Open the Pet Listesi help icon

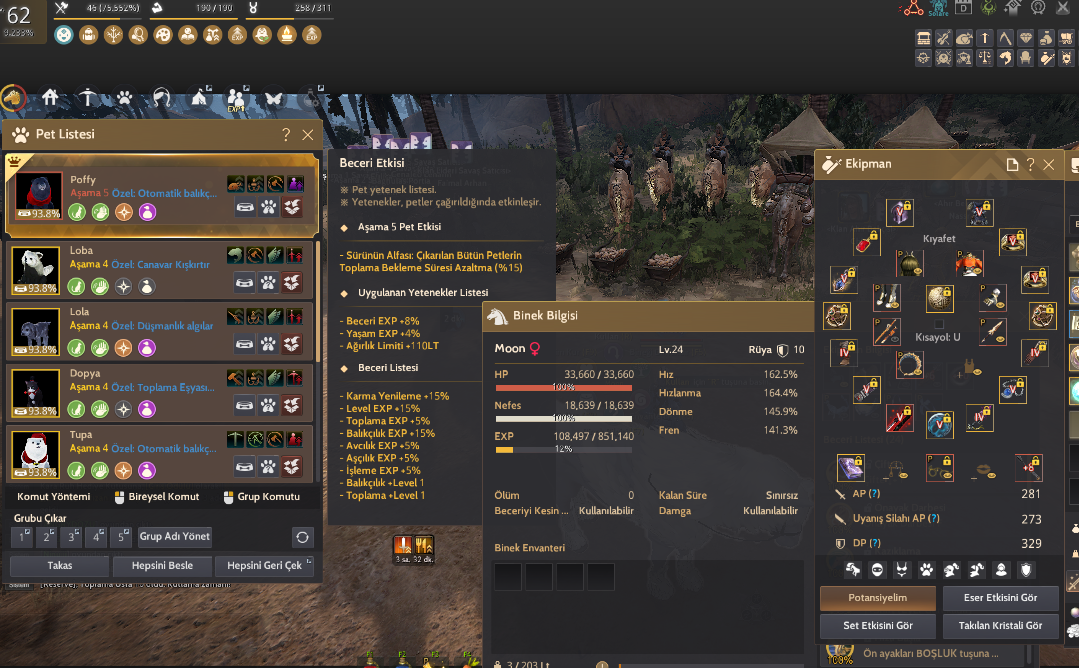click(286, 134)
